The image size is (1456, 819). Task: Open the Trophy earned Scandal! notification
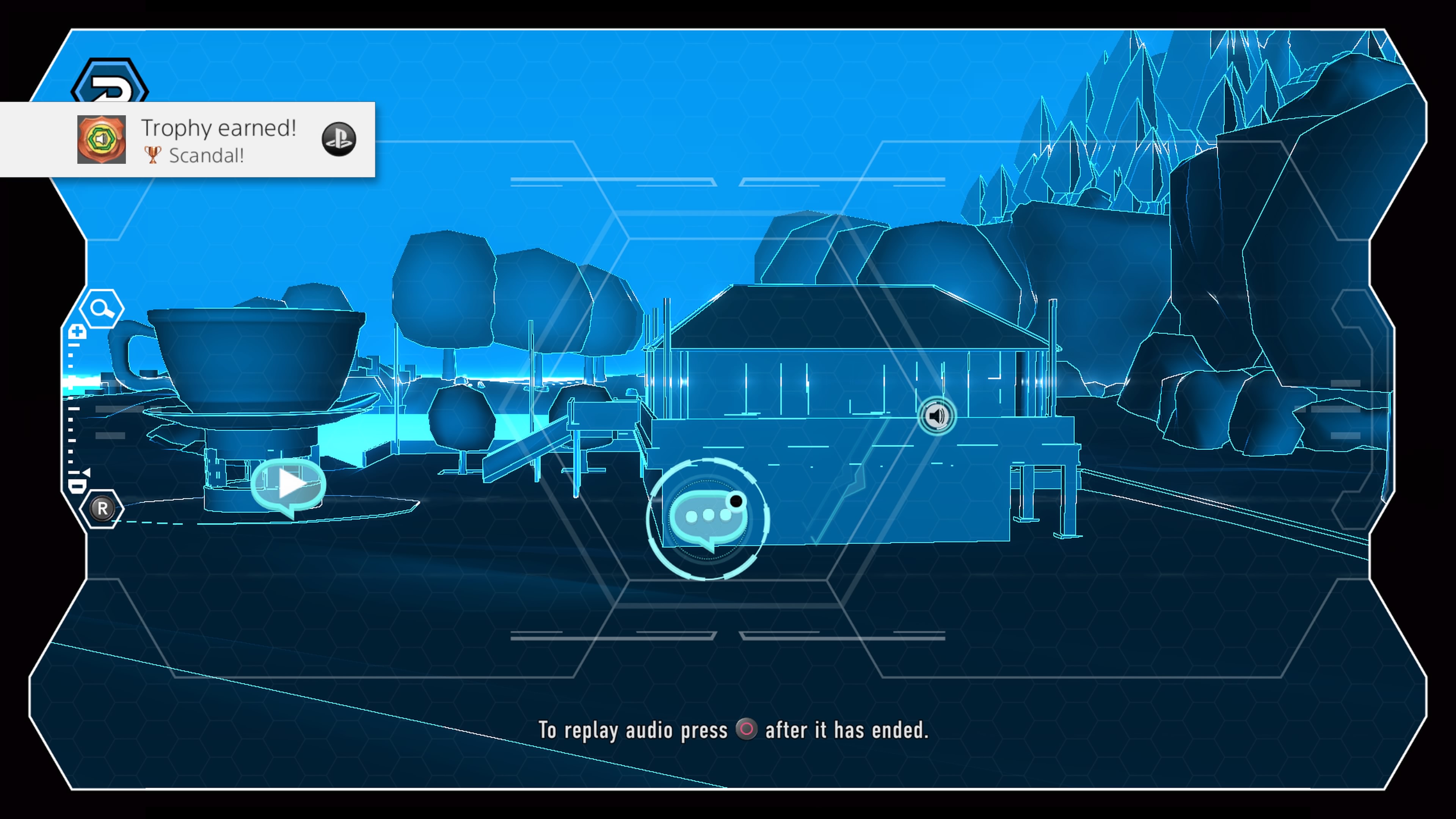[218, 140]
